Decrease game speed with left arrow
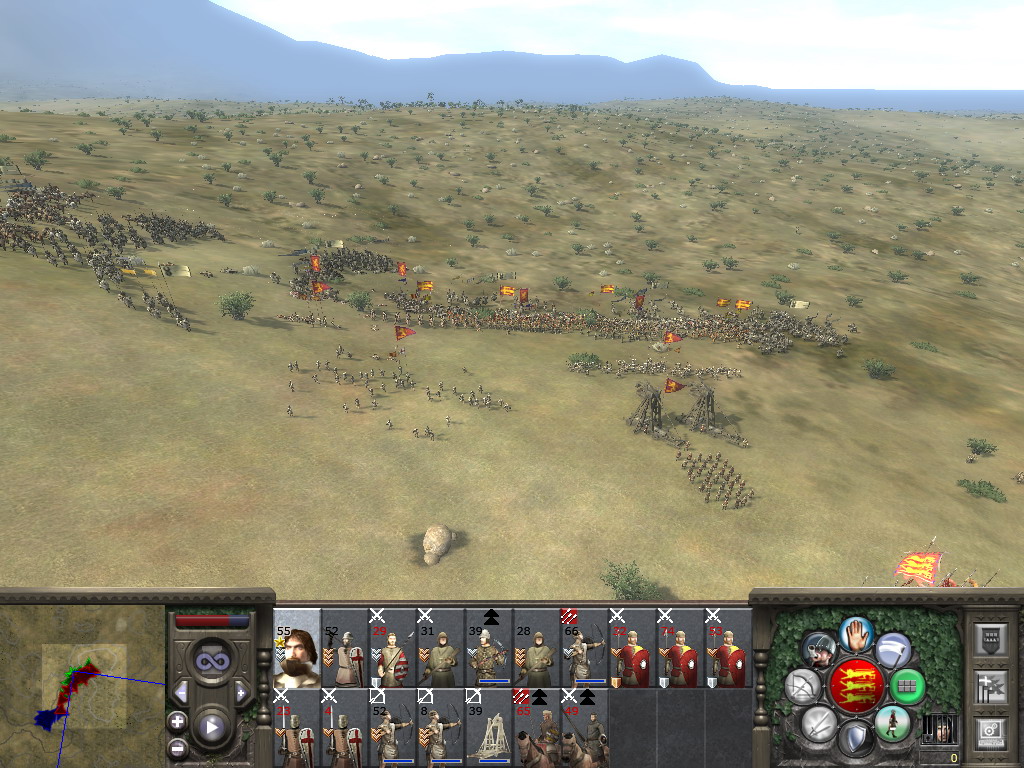The width and height of the screenshot is (1024, 768). 181,692
